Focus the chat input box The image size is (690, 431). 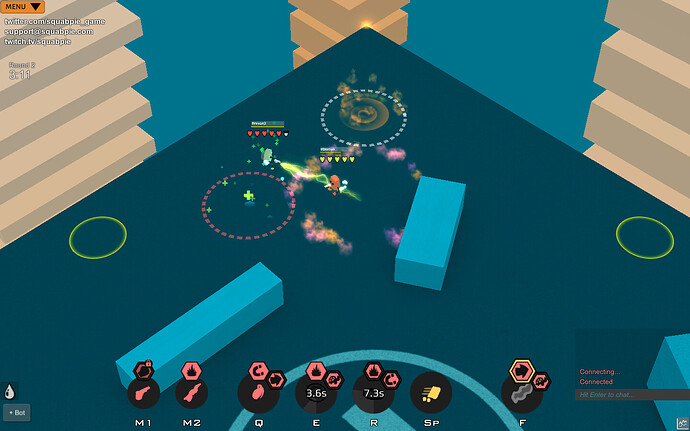(x=632, y=395)
